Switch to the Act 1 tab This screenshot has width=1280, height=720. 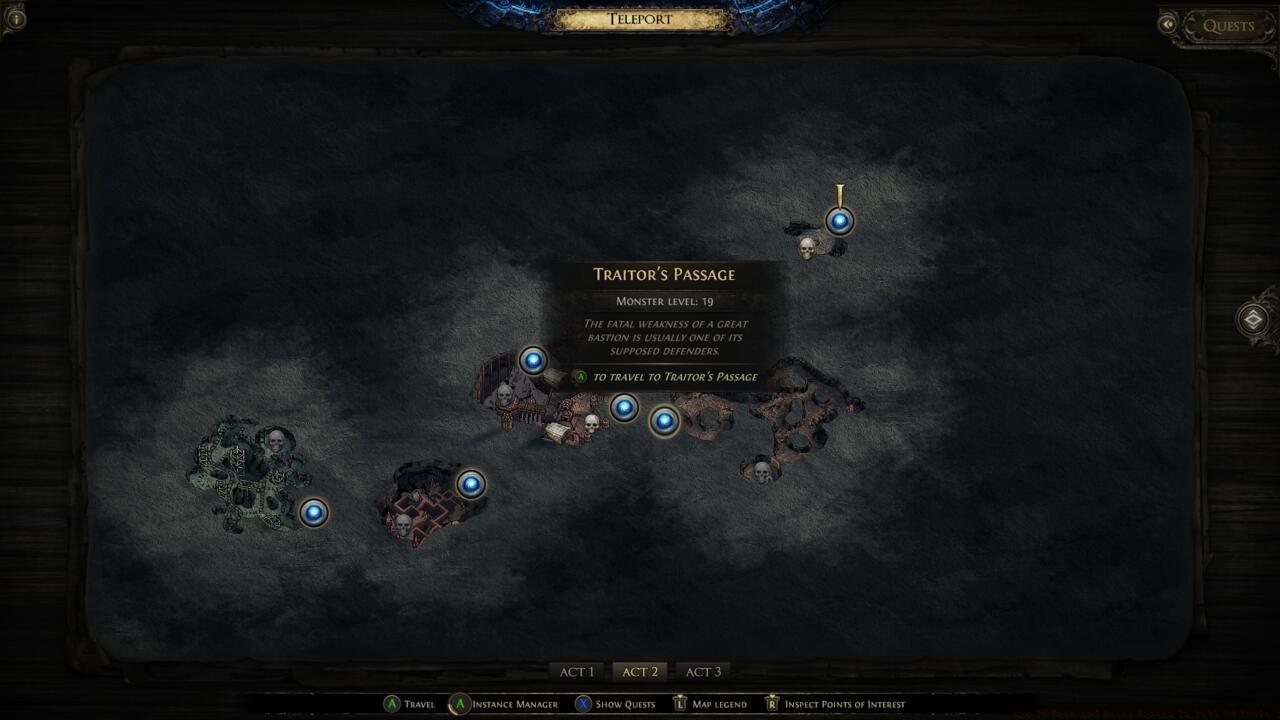tap(577, 671)
